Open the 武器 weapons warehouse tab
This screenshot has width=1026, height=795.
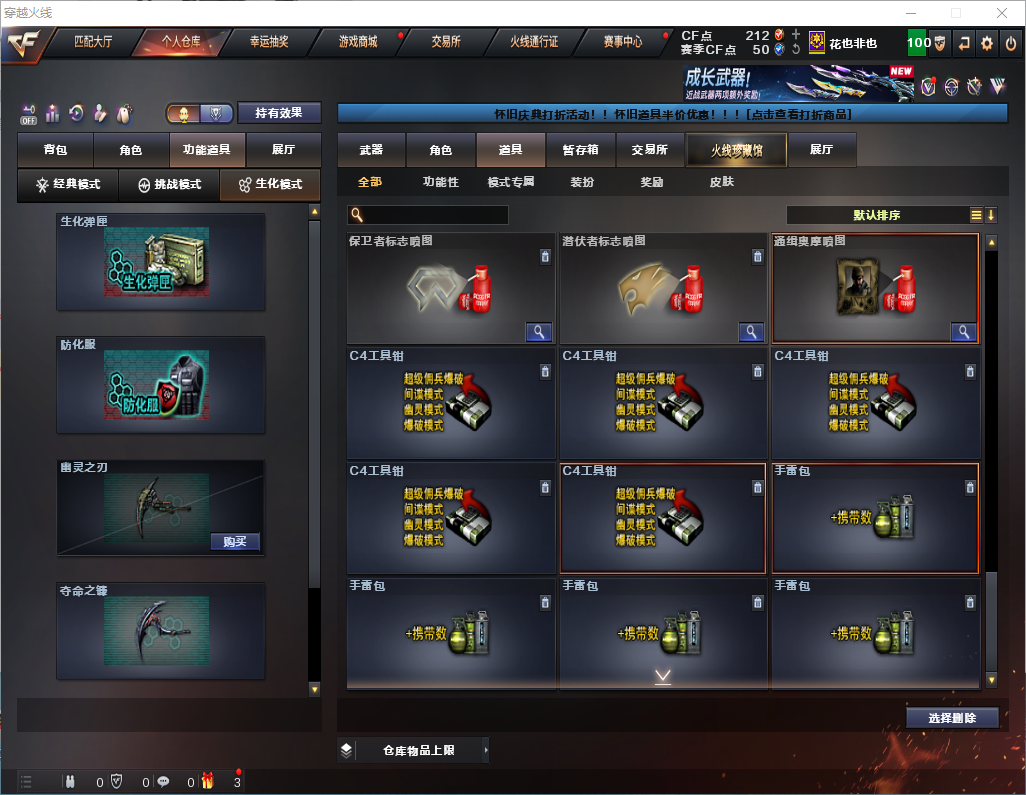tap(371, 150)
